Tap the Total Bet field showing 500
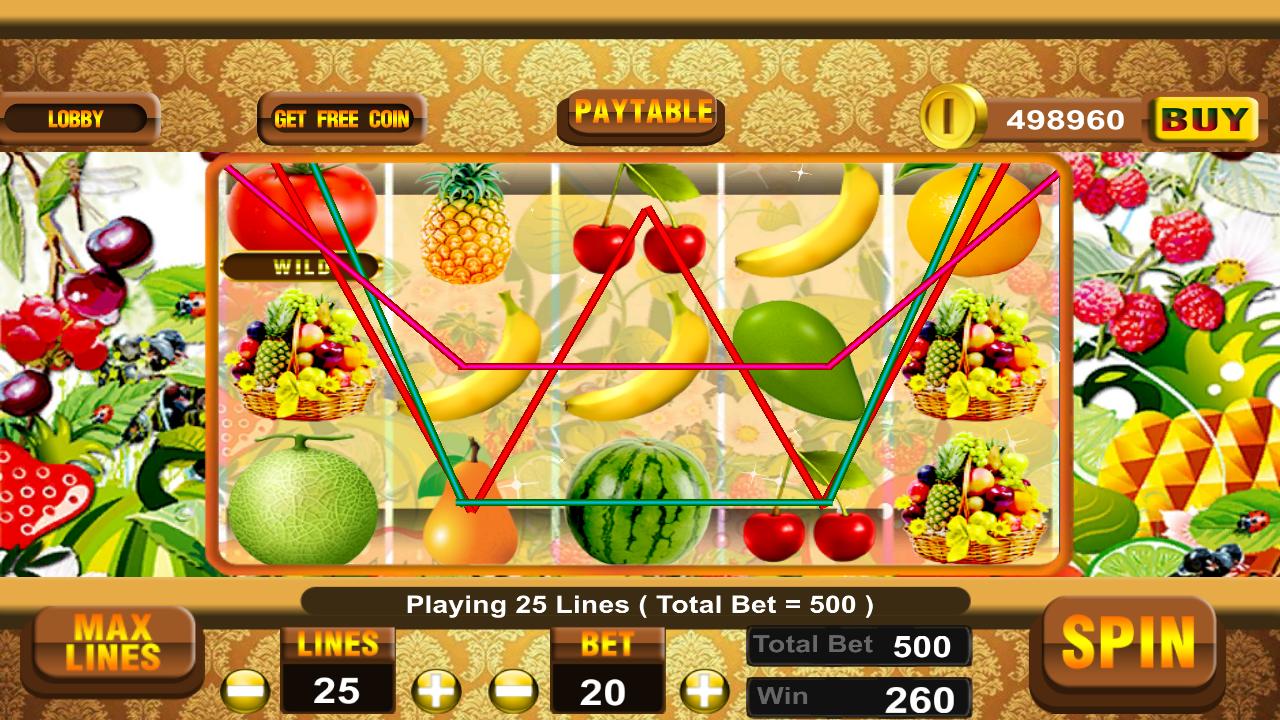 (x=860, y=645)
